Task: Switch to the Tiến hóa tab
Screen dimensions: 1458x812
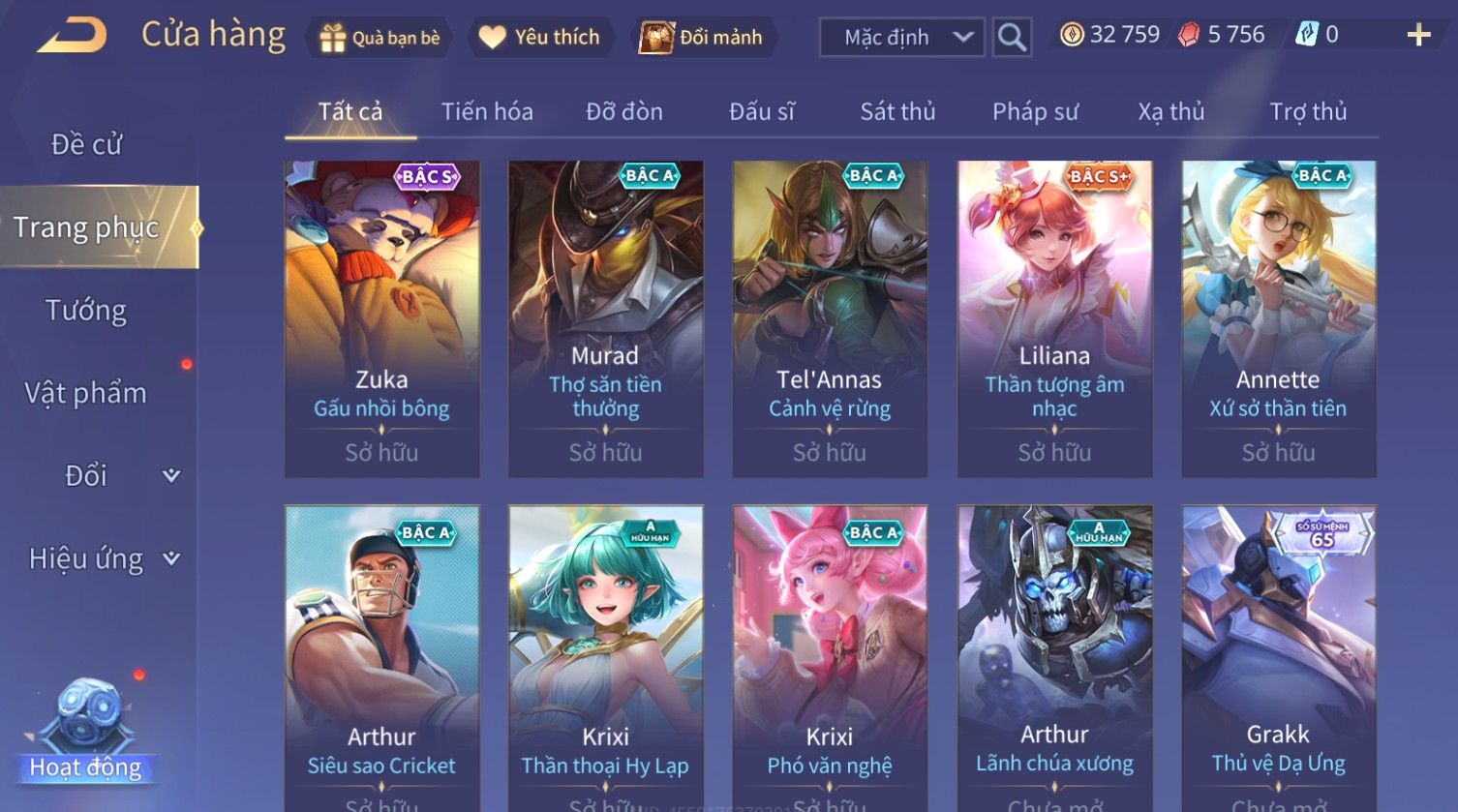Action: (487, 112)
